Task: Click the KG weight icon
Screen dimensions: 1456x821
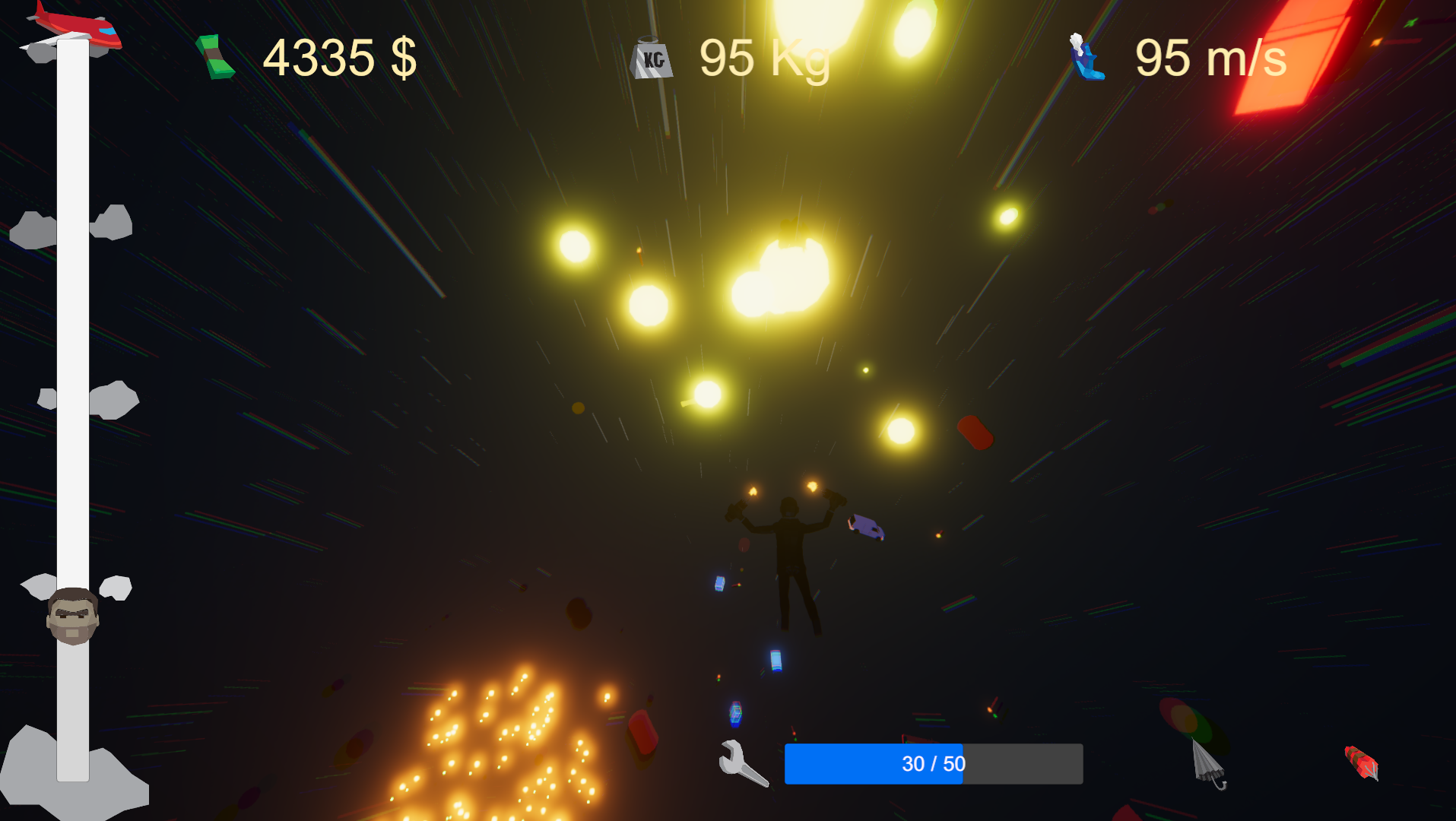Action: click(x=652, y=58)
